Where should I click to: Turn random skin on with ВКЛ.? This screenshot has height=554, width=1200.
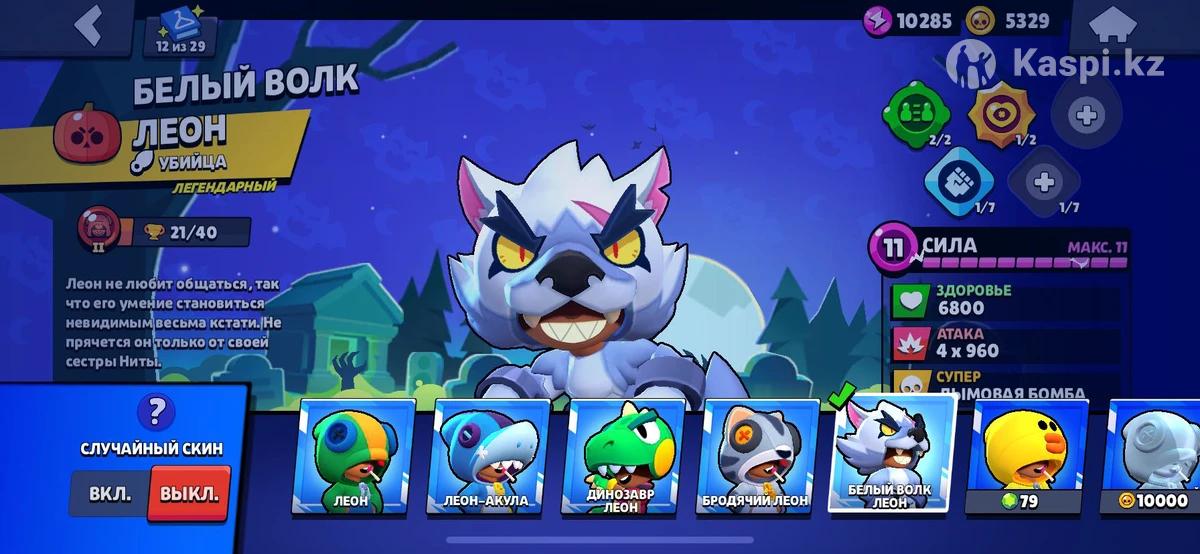pos(109,495)
